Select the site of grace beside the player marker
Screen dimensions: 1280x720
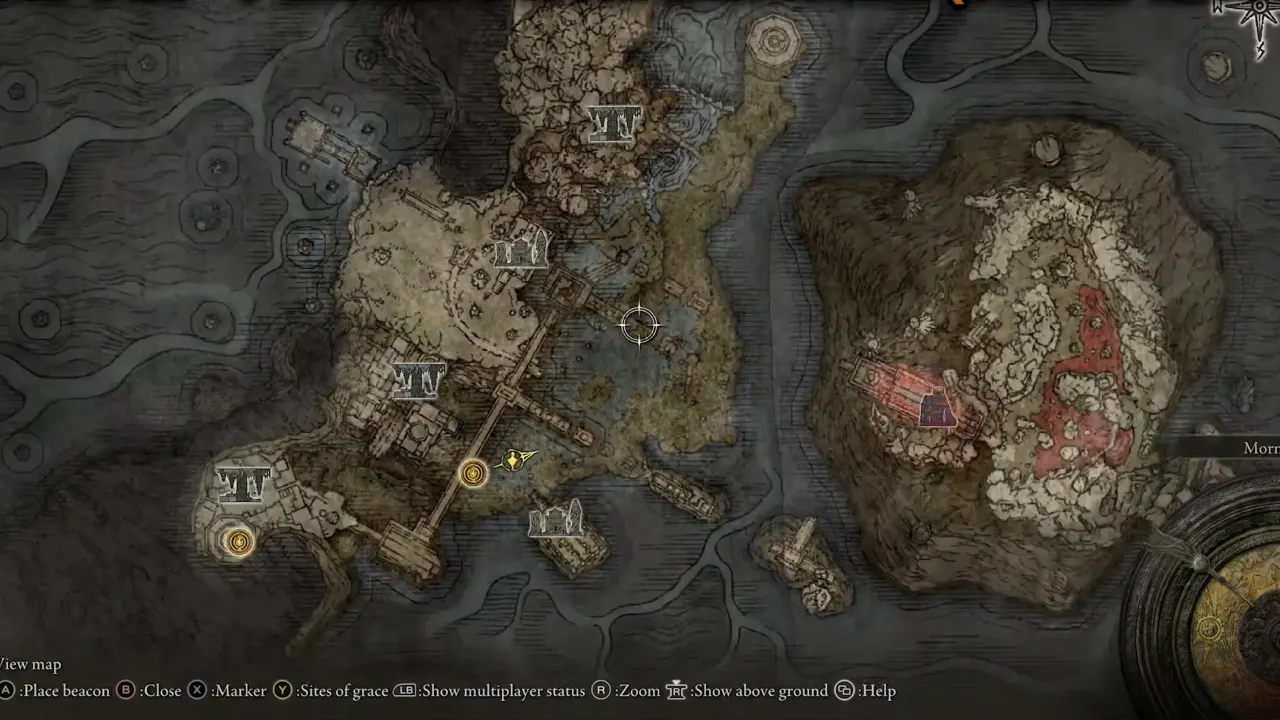click(473, 472)
